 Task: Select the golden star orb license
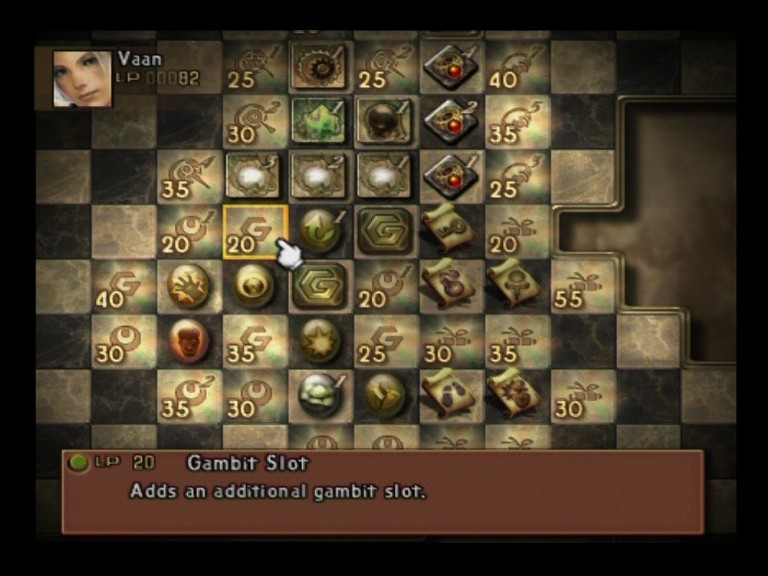[320, 340]
